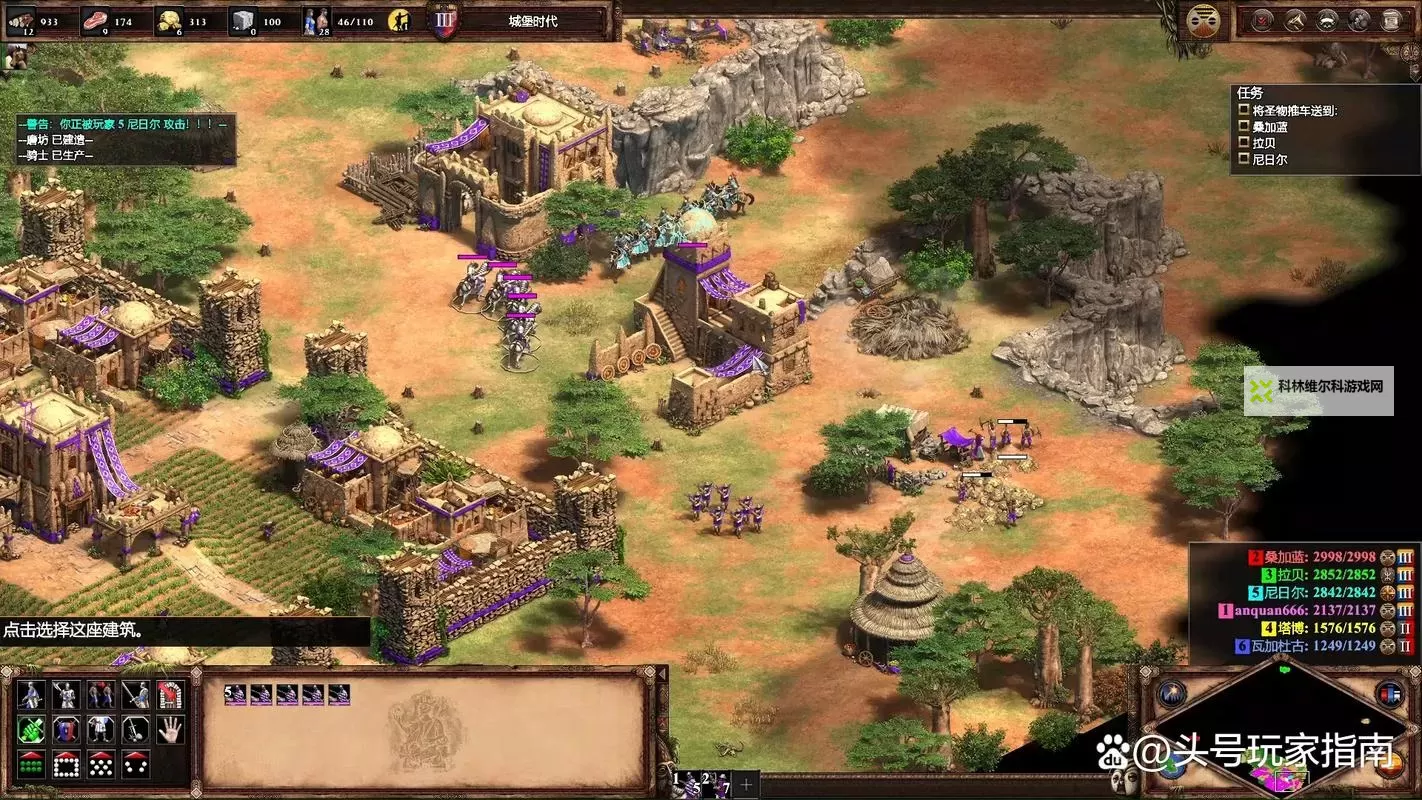Select the downward sword no-attack stance
1422x800 pixels.
click(136, 729)
